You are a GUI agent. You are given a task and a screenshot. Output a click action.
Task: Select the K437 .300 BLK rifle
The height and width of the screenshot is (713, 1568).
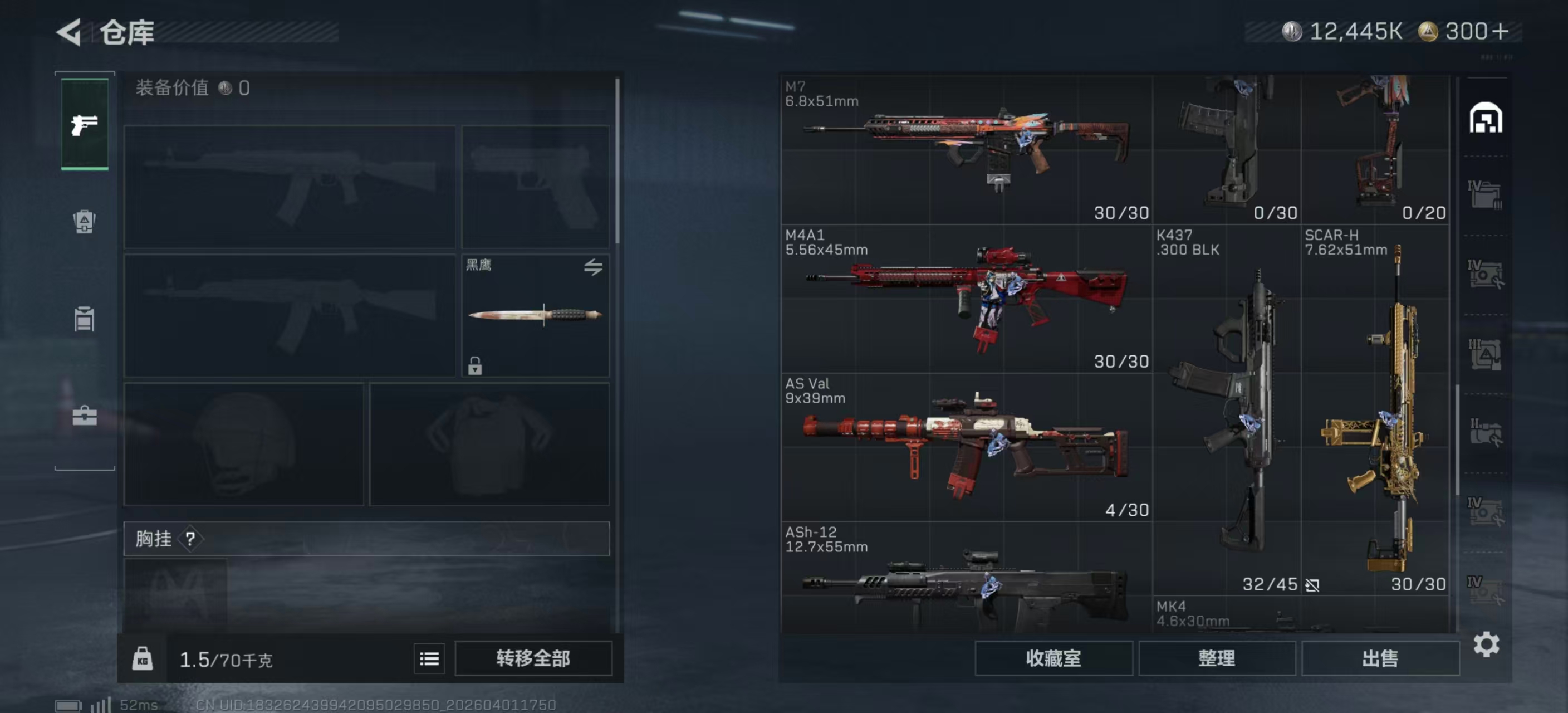point(1227,410)
